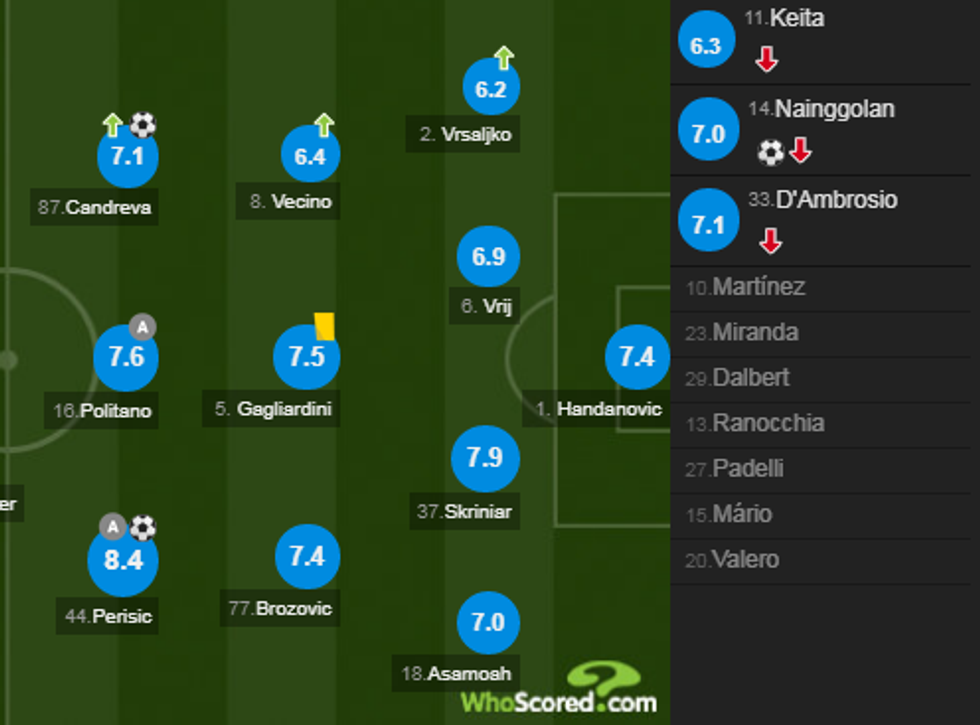
Task: Open Candreva's 7.1 player rating
Action: (128, 157)
